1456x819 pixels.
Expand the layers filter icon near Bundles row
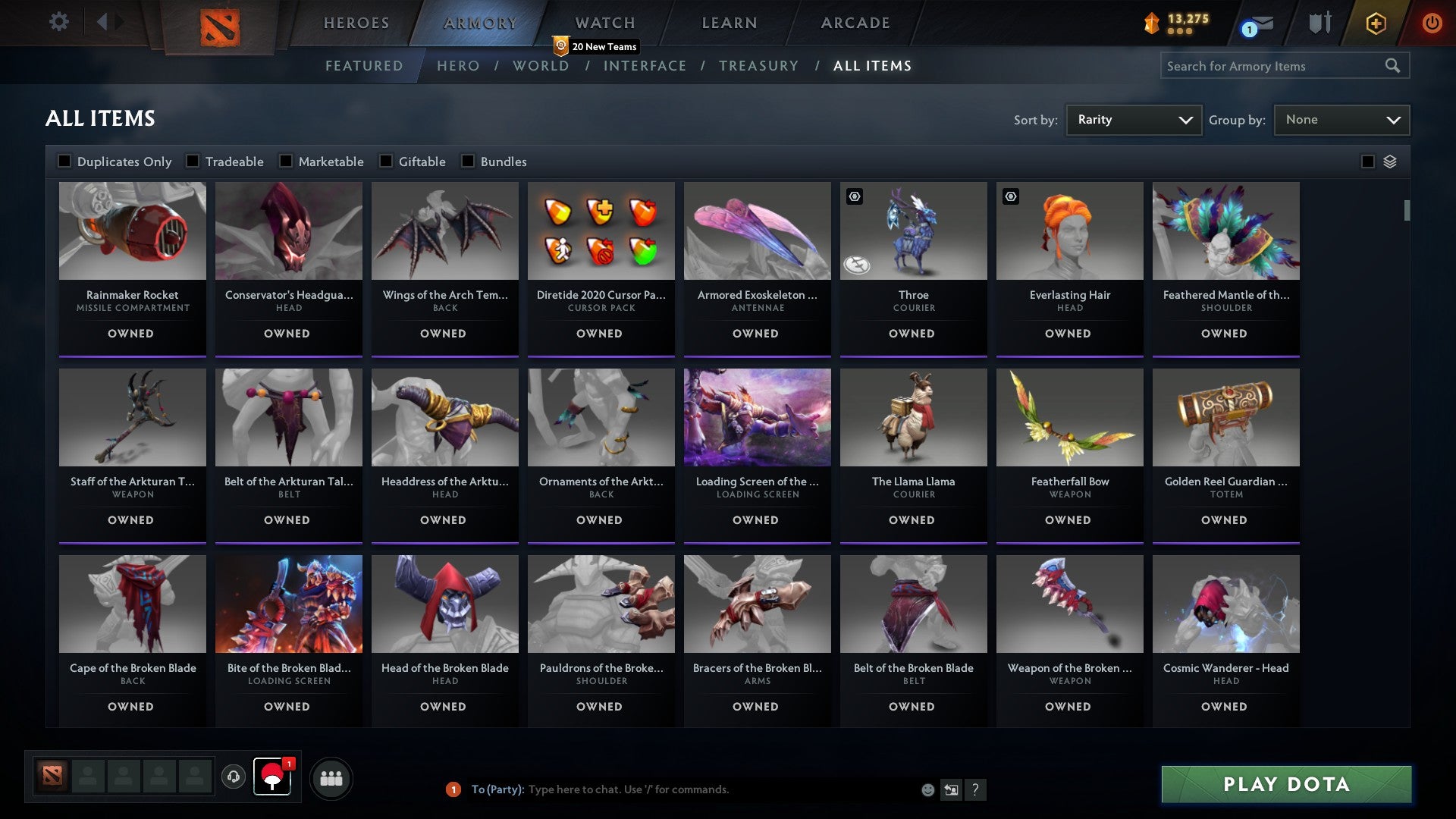(x=1390, y=162)
